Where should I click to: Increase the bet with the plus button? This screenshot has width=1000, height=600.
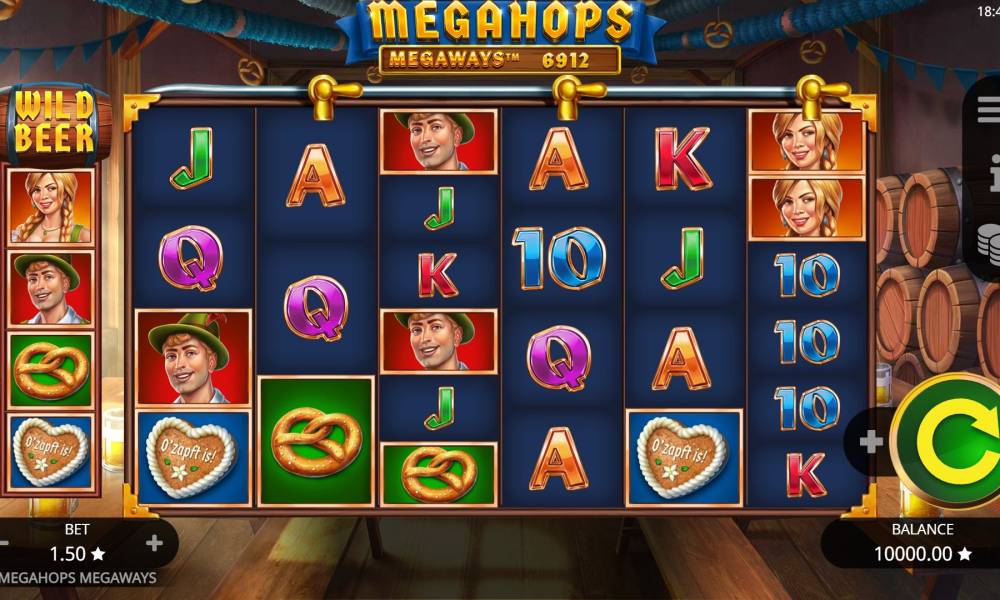coord(154,543)
